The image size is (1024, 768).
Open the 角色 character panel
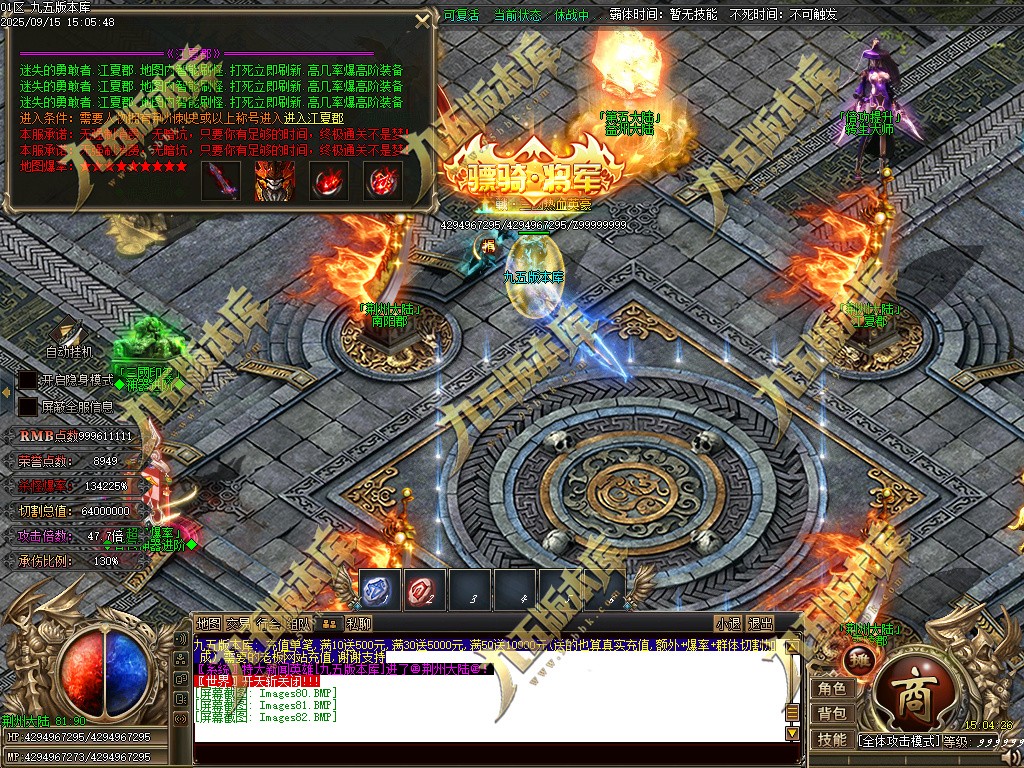(x=832, y=689)
